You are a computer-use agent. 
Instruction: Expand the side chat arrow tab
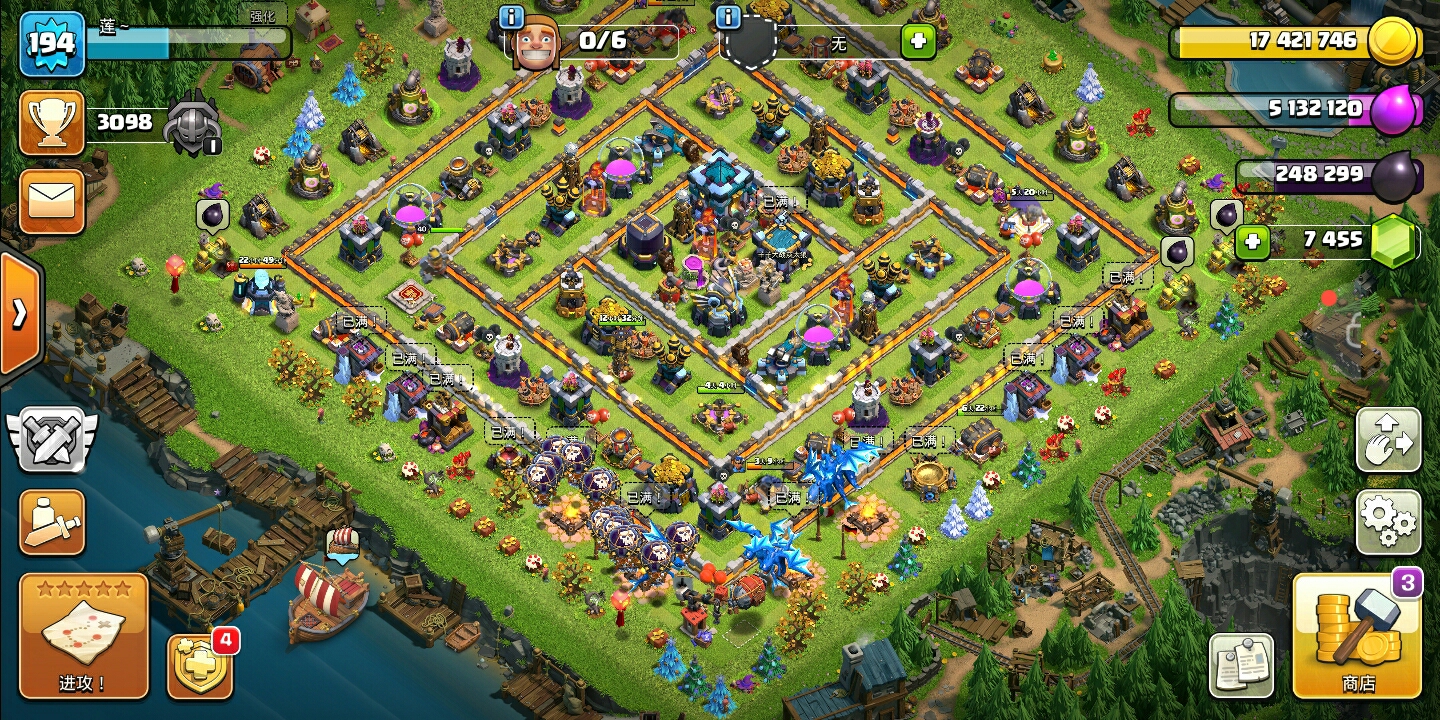[x=19, y=314]
